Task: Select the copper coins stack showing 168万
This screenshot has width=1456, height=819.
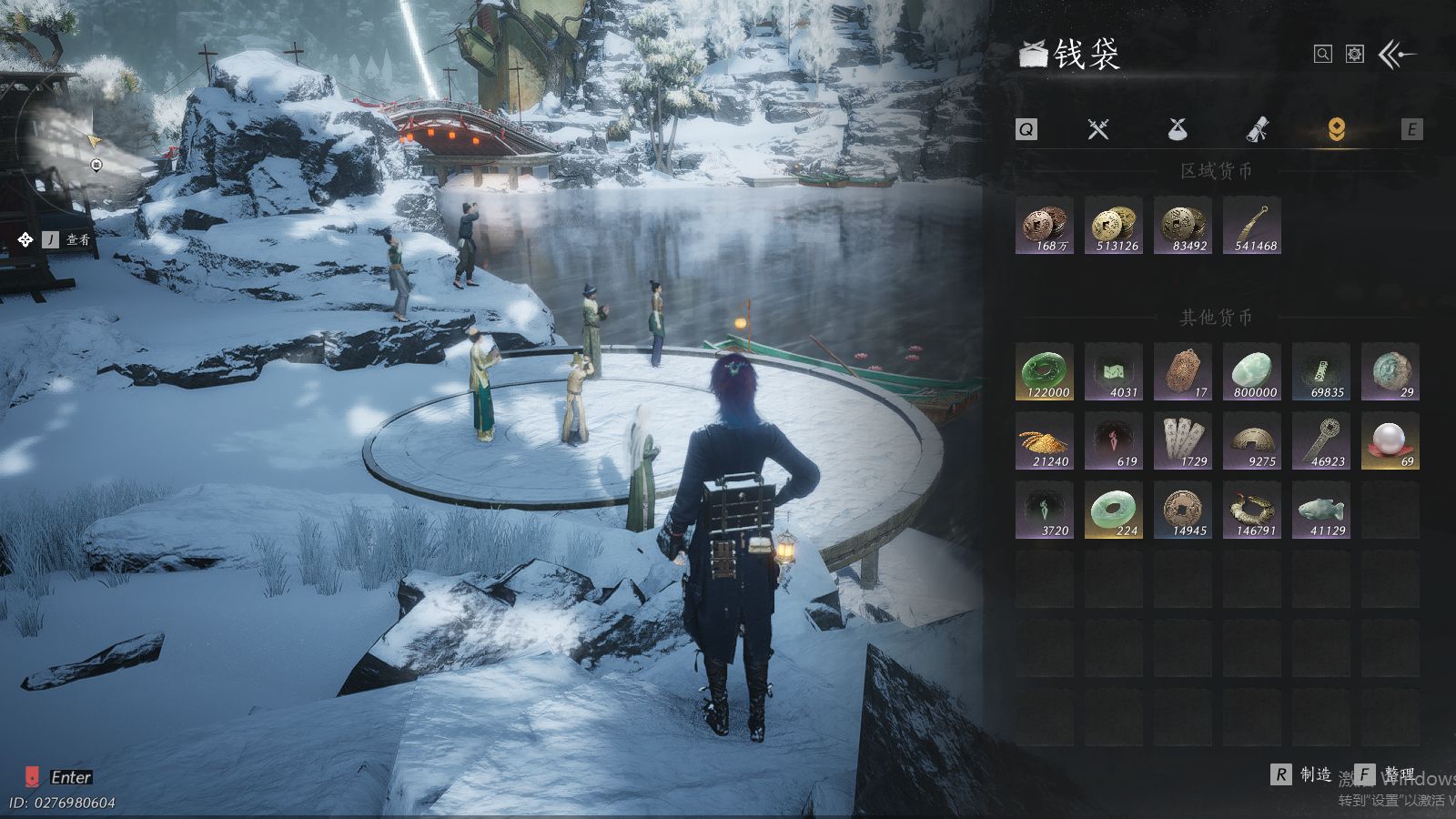Action: pos(1045,225)
